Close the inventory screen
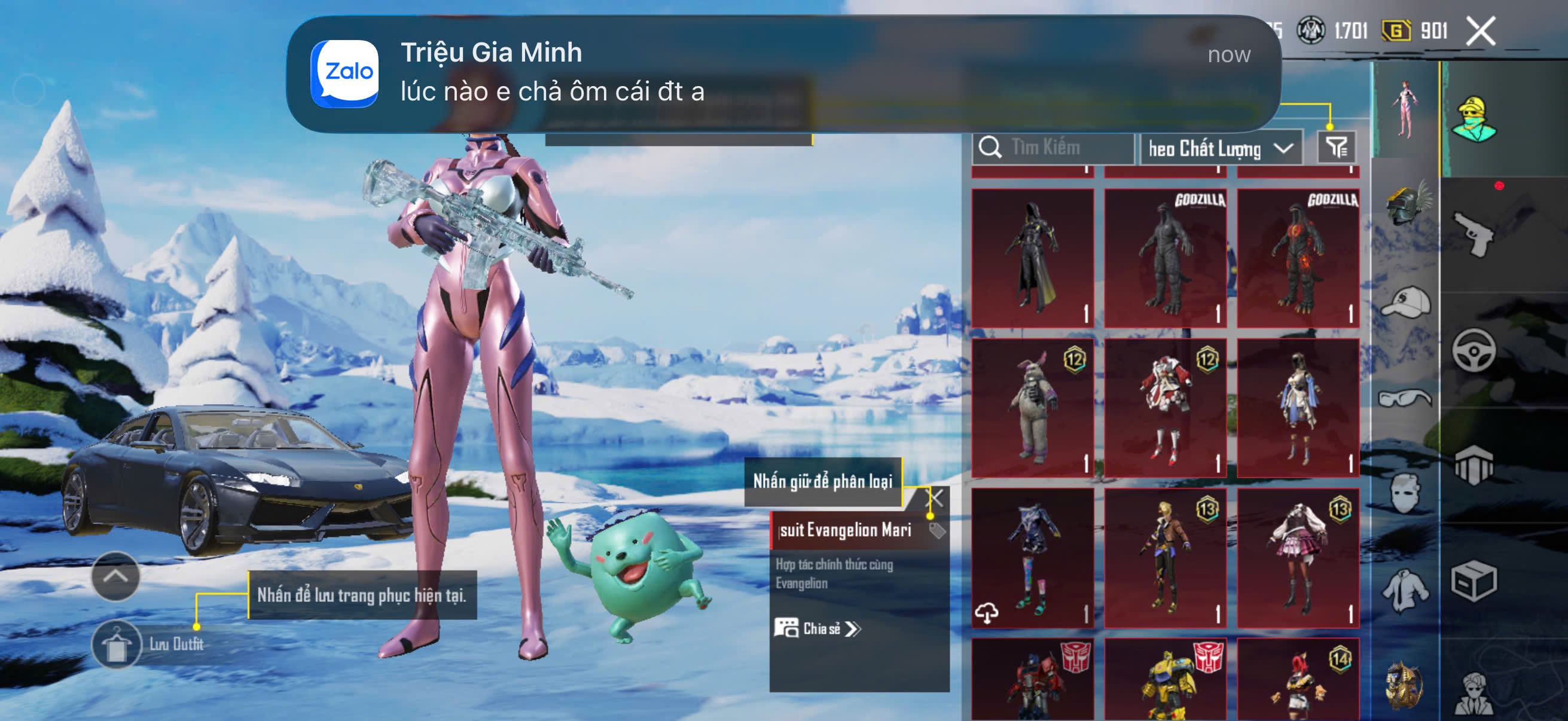 coord(1479,31)
